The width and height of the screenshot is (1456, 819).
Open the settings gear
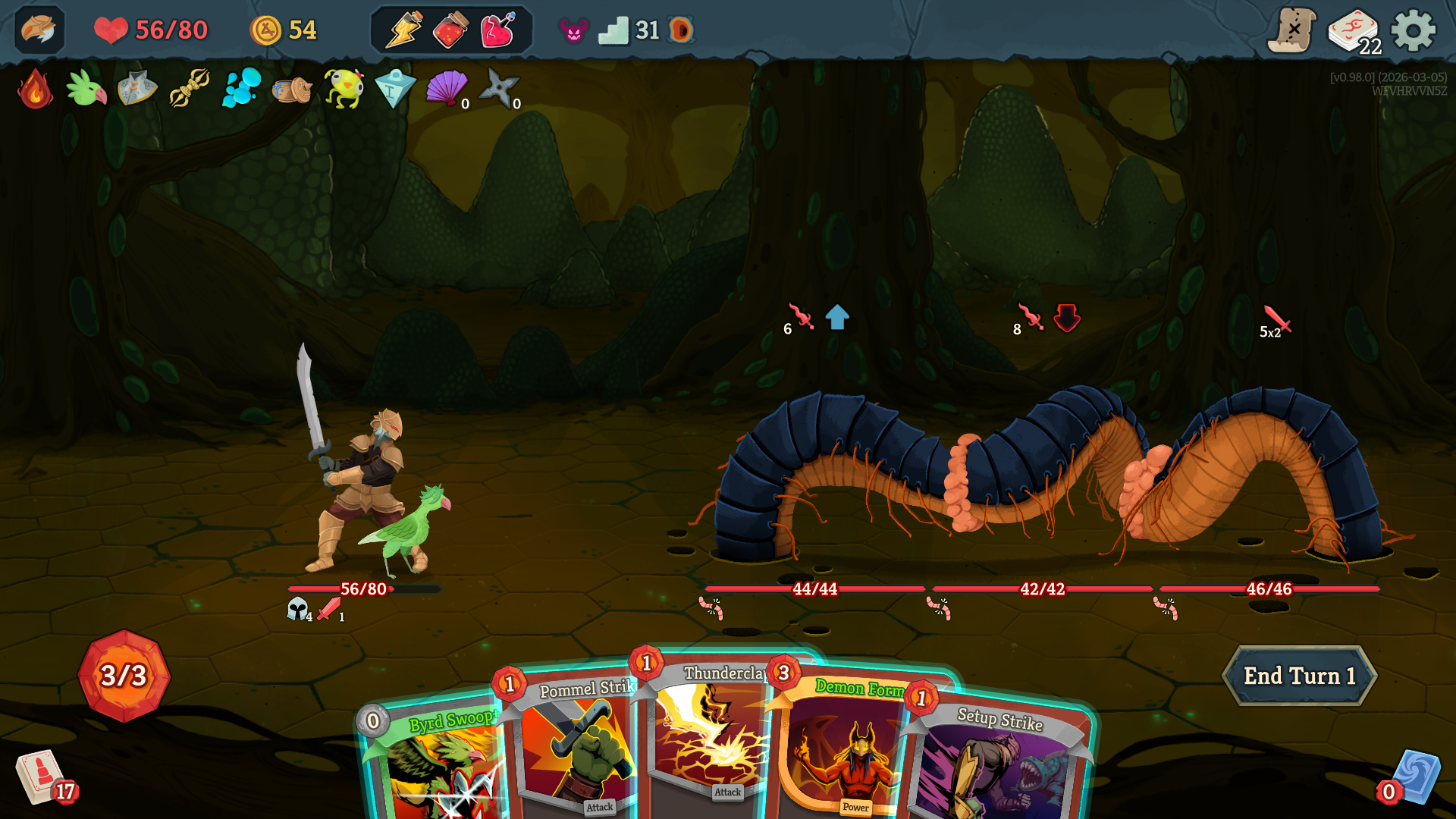click(x=1413, y=31)
